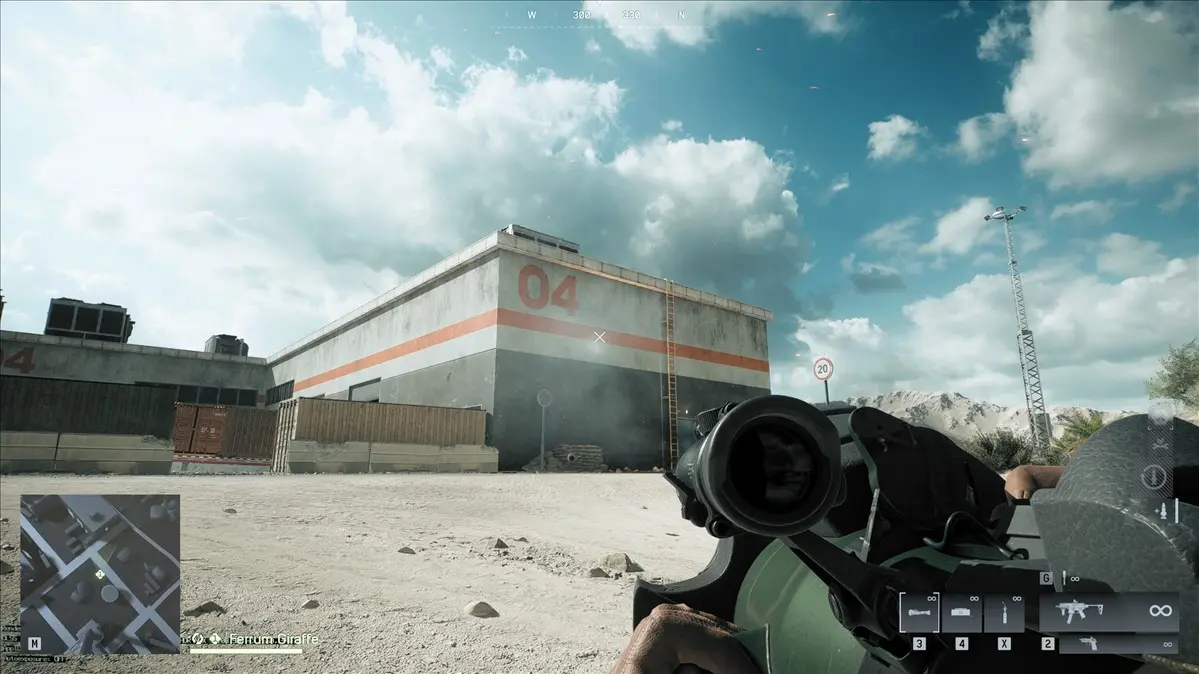Open the minimap in the corner
This screenshot has height=674, width=1199.
pos(100,573)
